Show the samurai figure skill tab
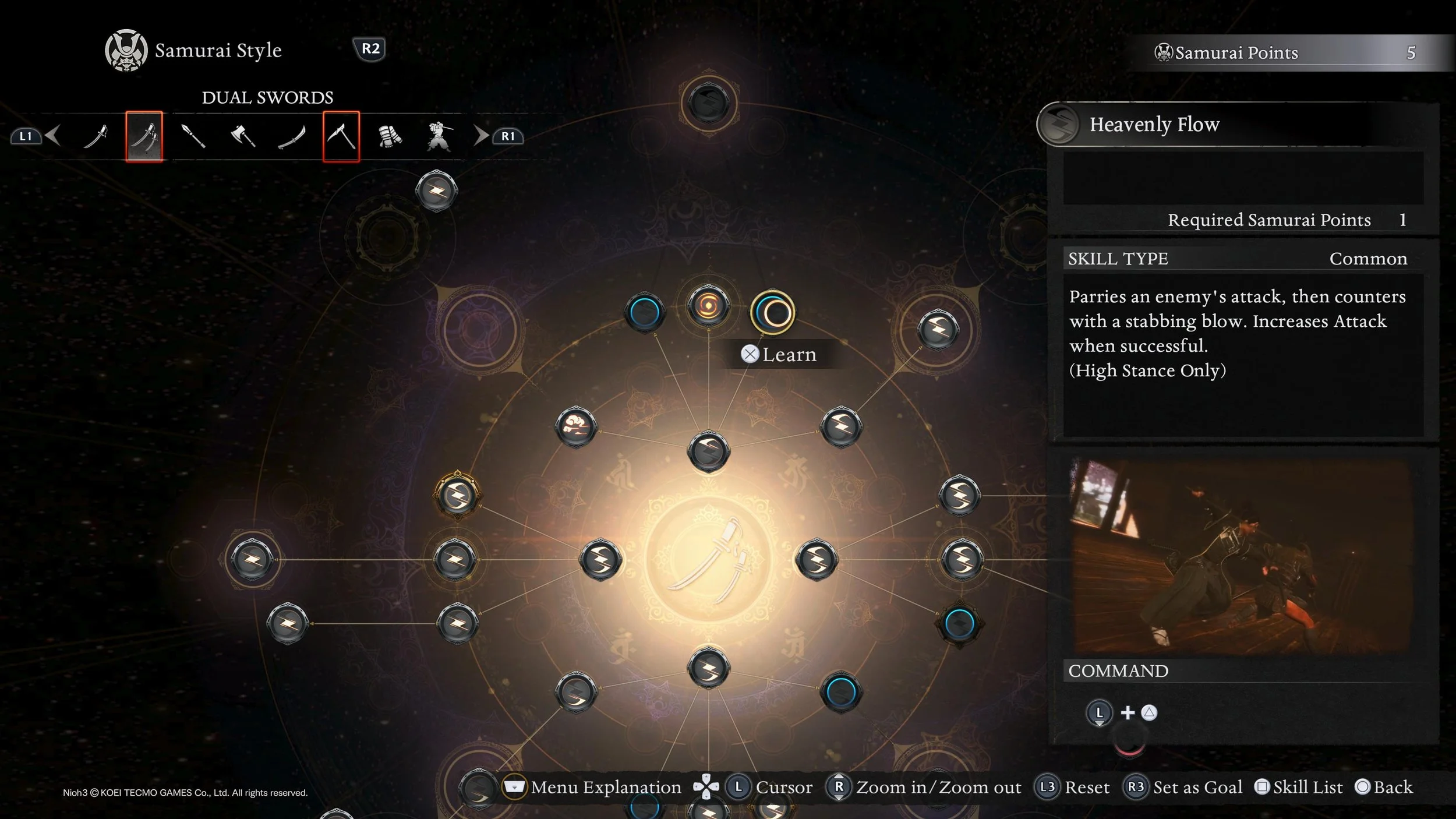The width and height of the screenshot is (1456, 819). 439,137
